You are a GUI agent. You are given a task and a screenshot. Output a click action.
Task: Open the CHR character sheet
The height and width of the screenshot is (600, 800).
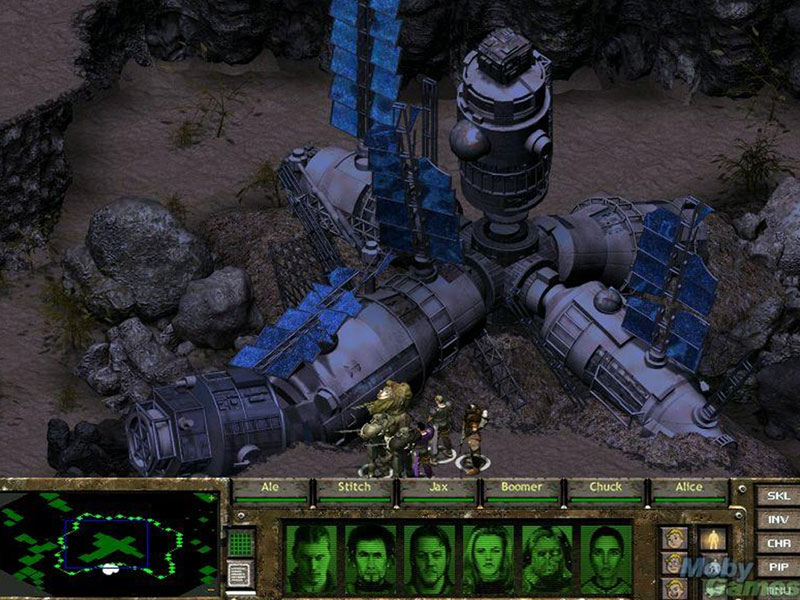[x=776, y=543]
